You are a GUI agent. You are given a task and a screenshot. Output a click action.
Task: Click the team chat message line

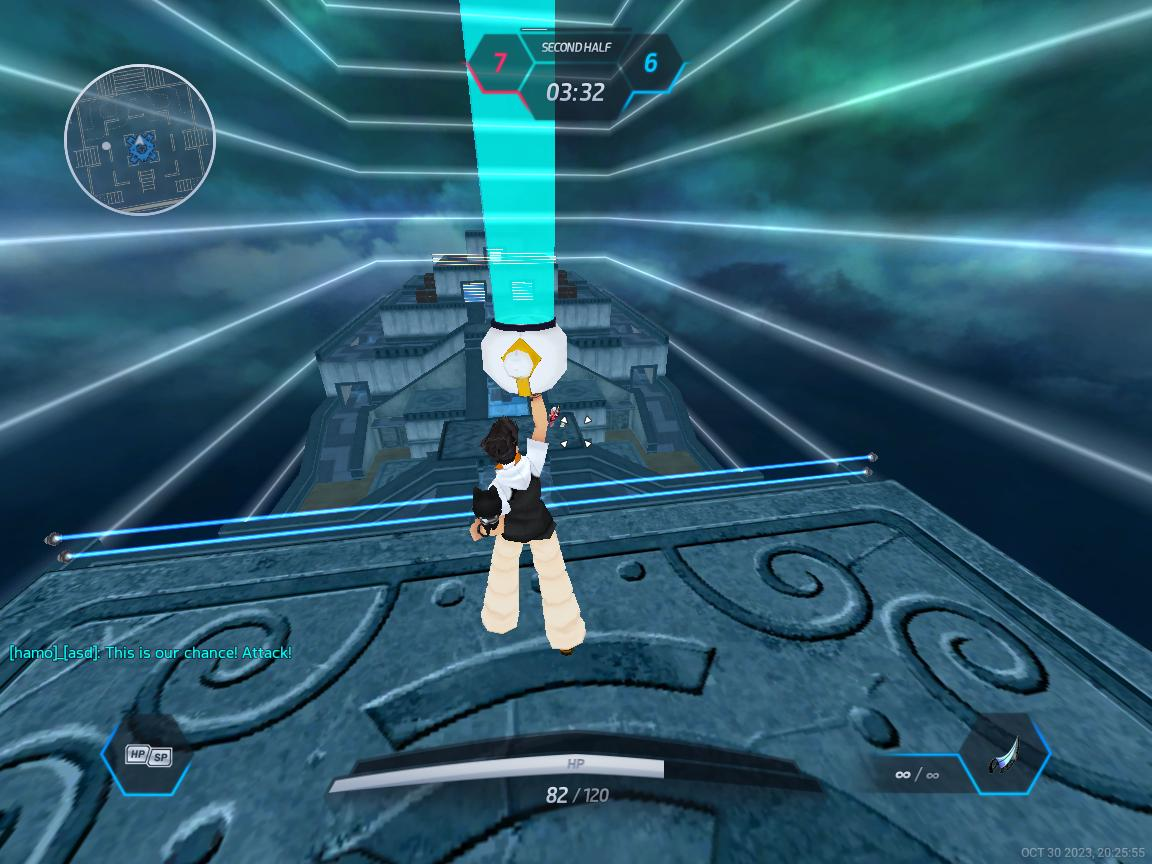tap(151, 653)
